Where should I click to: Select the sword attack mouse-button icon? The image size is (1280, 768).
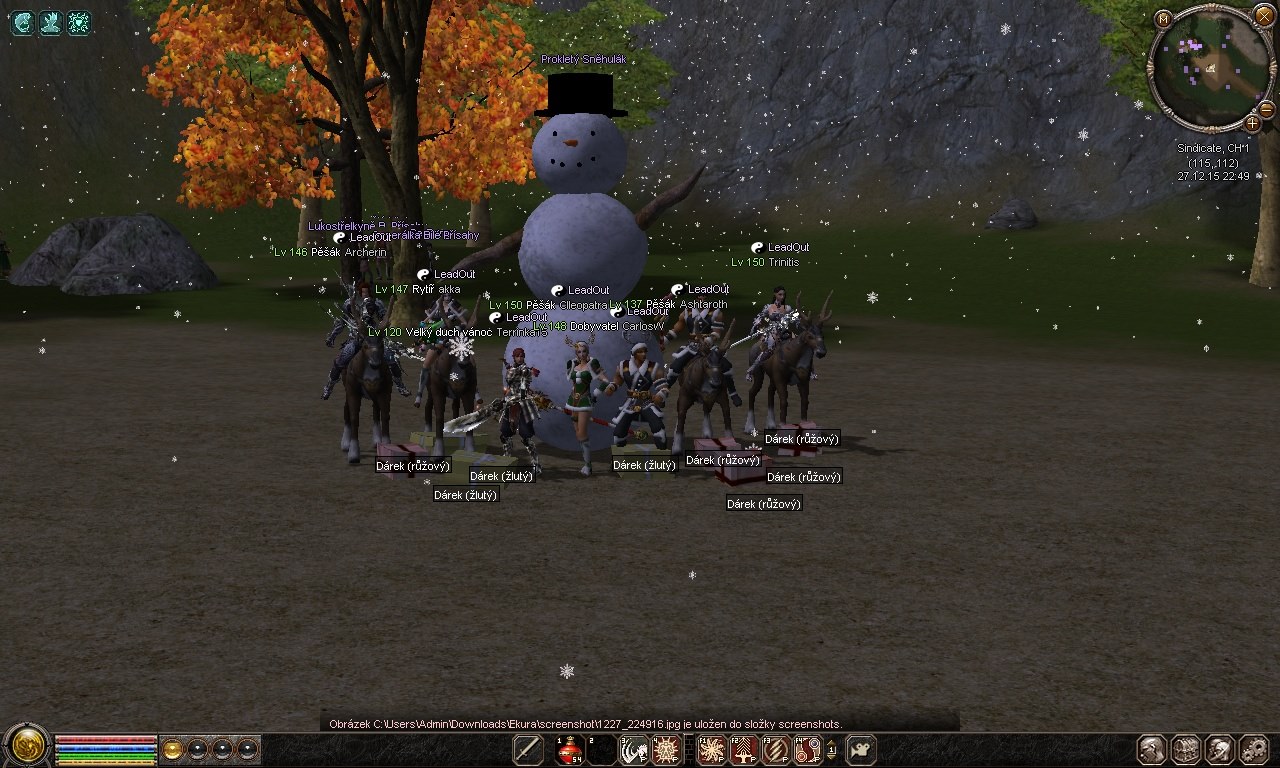[528, 750]
